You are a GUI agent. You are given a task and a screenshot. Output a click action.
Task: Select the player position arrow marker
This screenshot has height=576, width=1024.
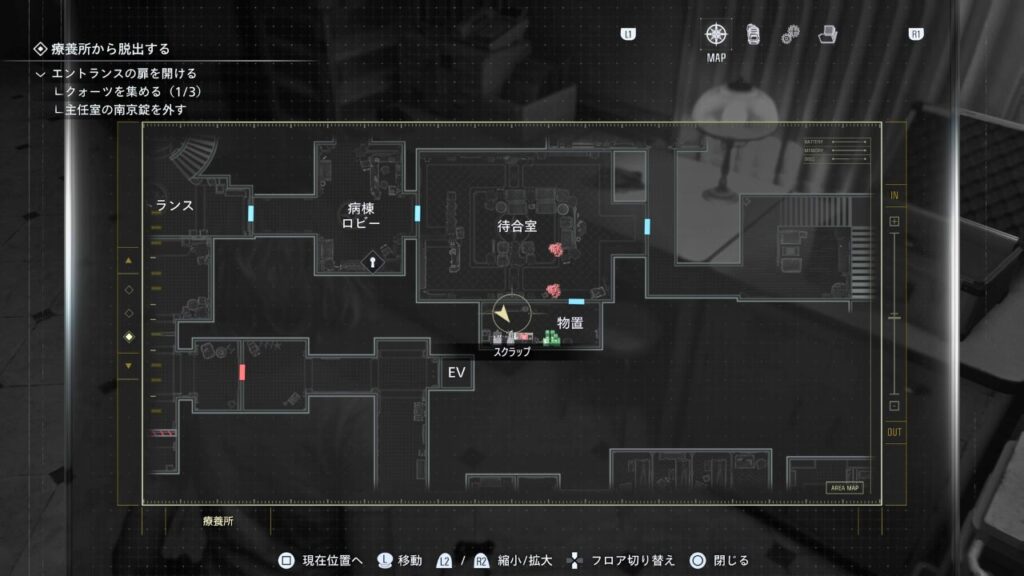coord(505,314)
